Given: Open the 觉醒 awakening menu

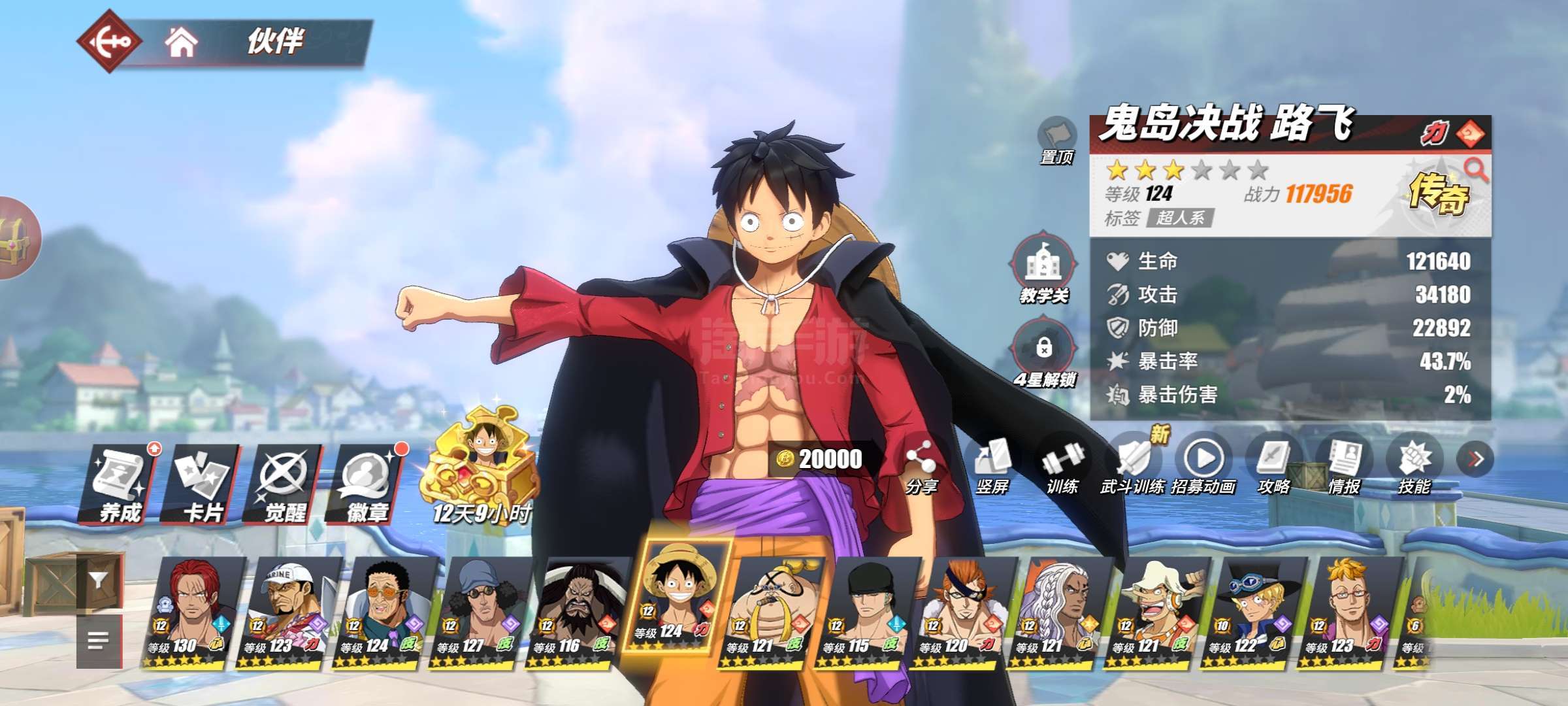Looking at the screenshot, I should point(284,484).
